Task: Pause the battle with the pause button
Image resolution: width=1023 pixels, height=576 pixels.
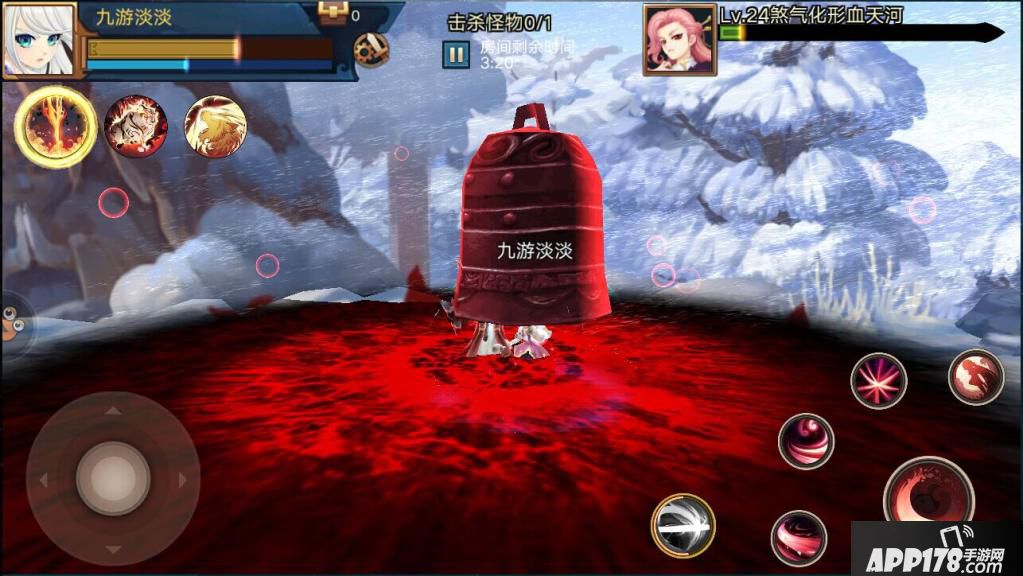Action: tap(456, 55)
